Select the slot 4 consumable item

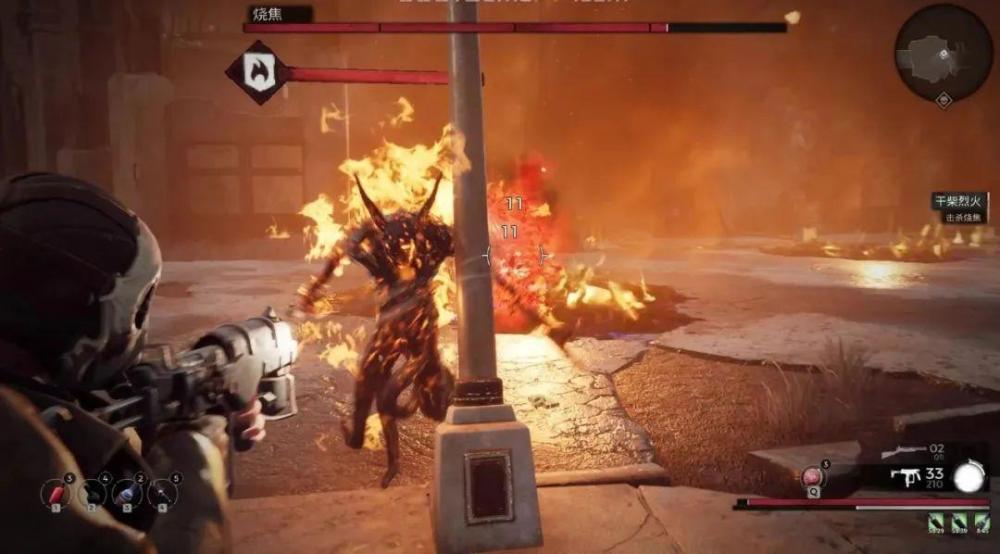coord(162,494)
